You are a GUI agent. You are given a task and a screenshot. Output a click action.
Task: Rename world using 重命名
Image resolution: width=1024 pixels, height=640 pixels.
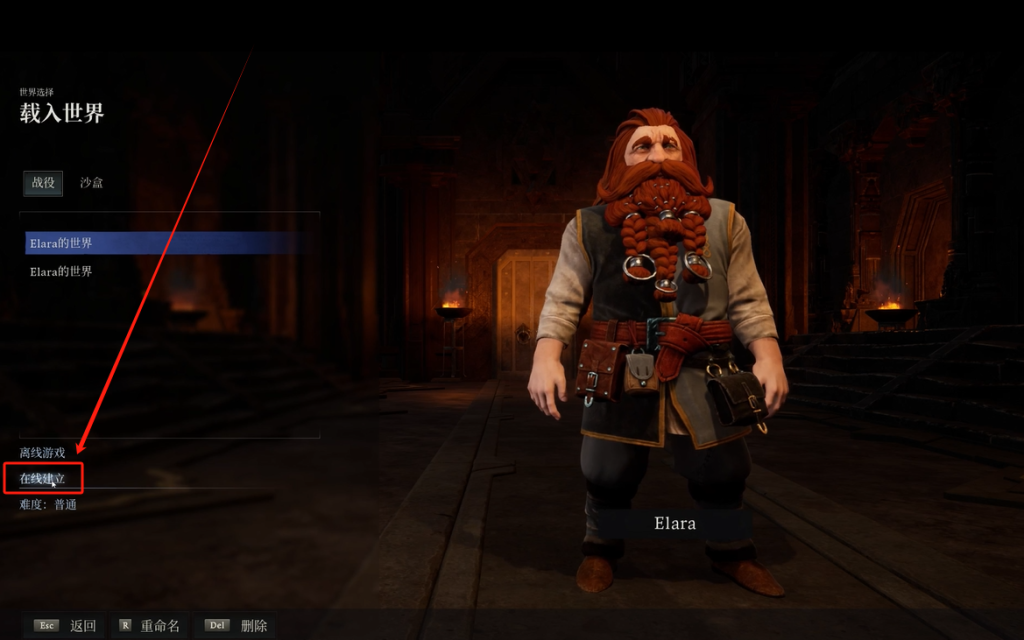(x=152, y=626)
